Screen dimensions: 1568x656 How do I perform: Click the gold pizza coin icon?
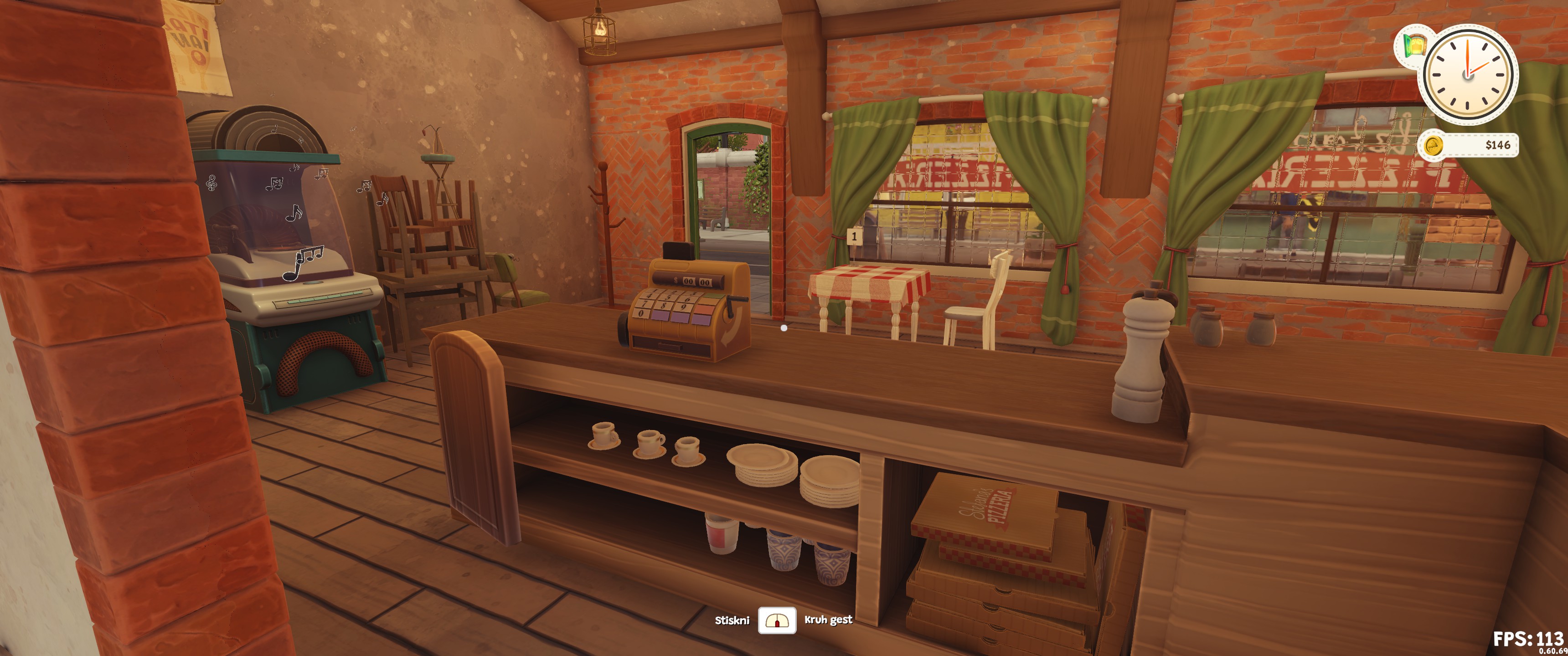pos(1434,145)
